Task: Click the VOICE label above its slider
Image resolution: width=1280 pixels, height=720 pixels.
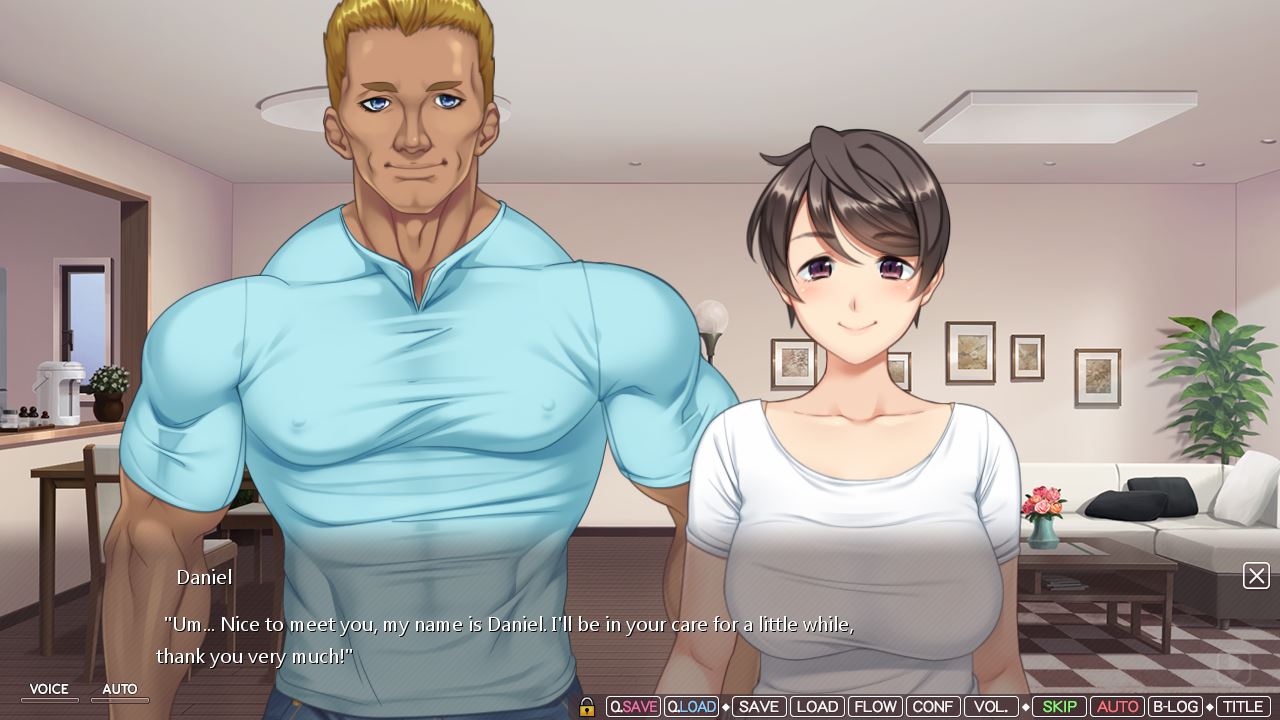Action: pos(49,688)
